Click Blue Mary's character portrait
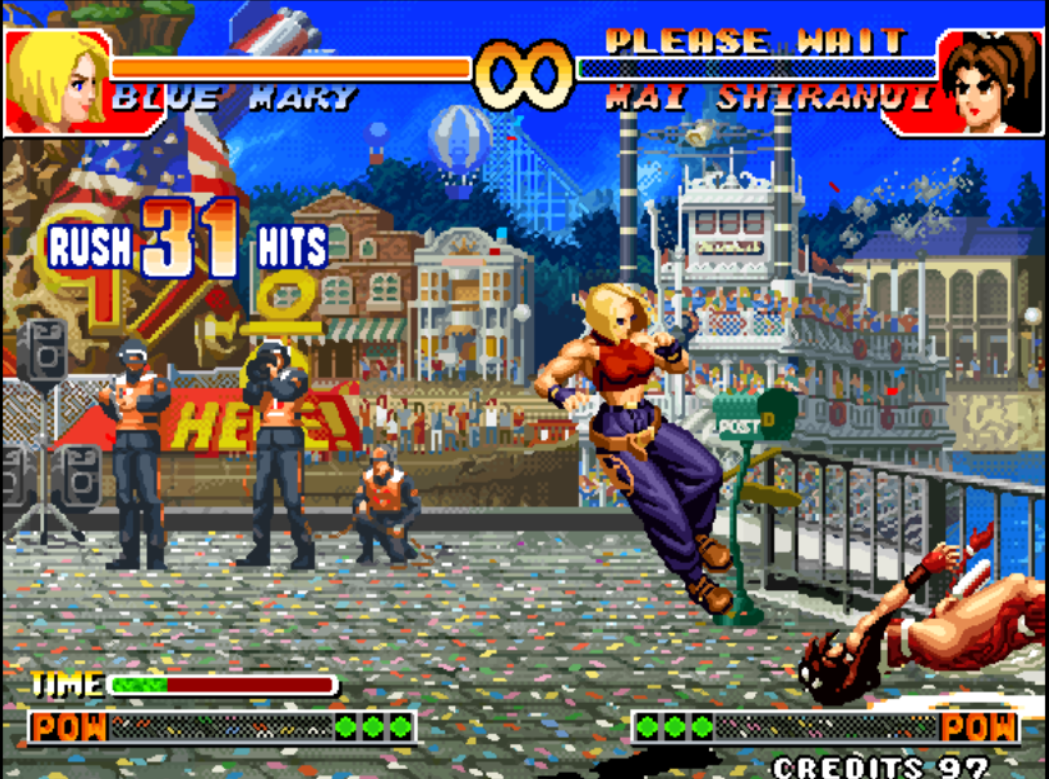Screen dimensions: 1049x779 coord(55,80)
